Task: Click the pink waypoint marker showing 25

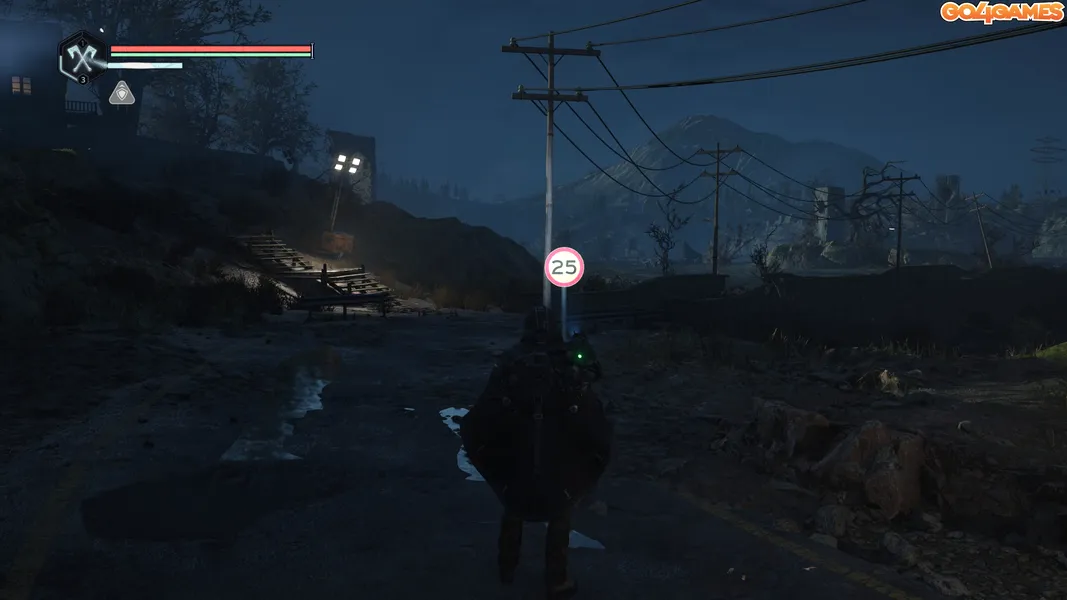Action: click(564, 266)
